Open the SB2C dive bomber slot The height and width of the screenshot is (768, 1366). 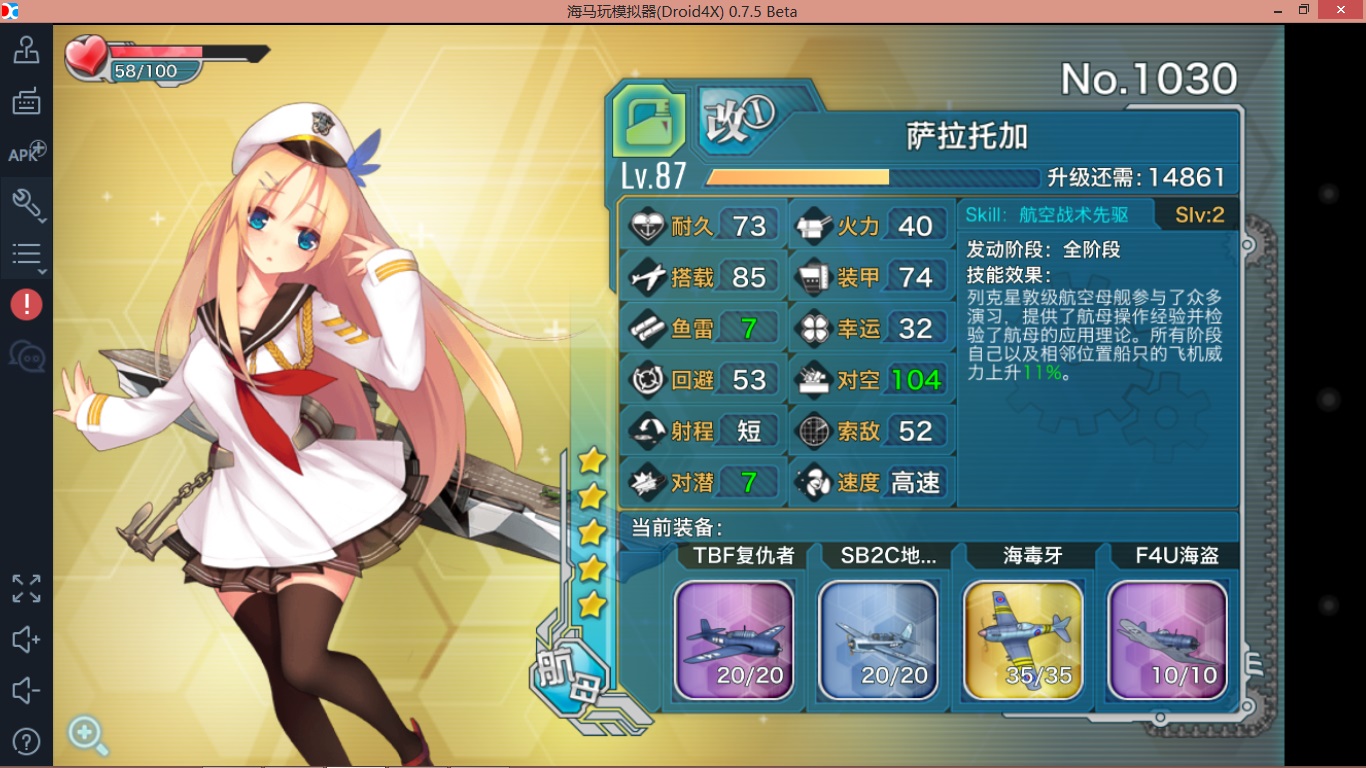click(x=878, y=640)
